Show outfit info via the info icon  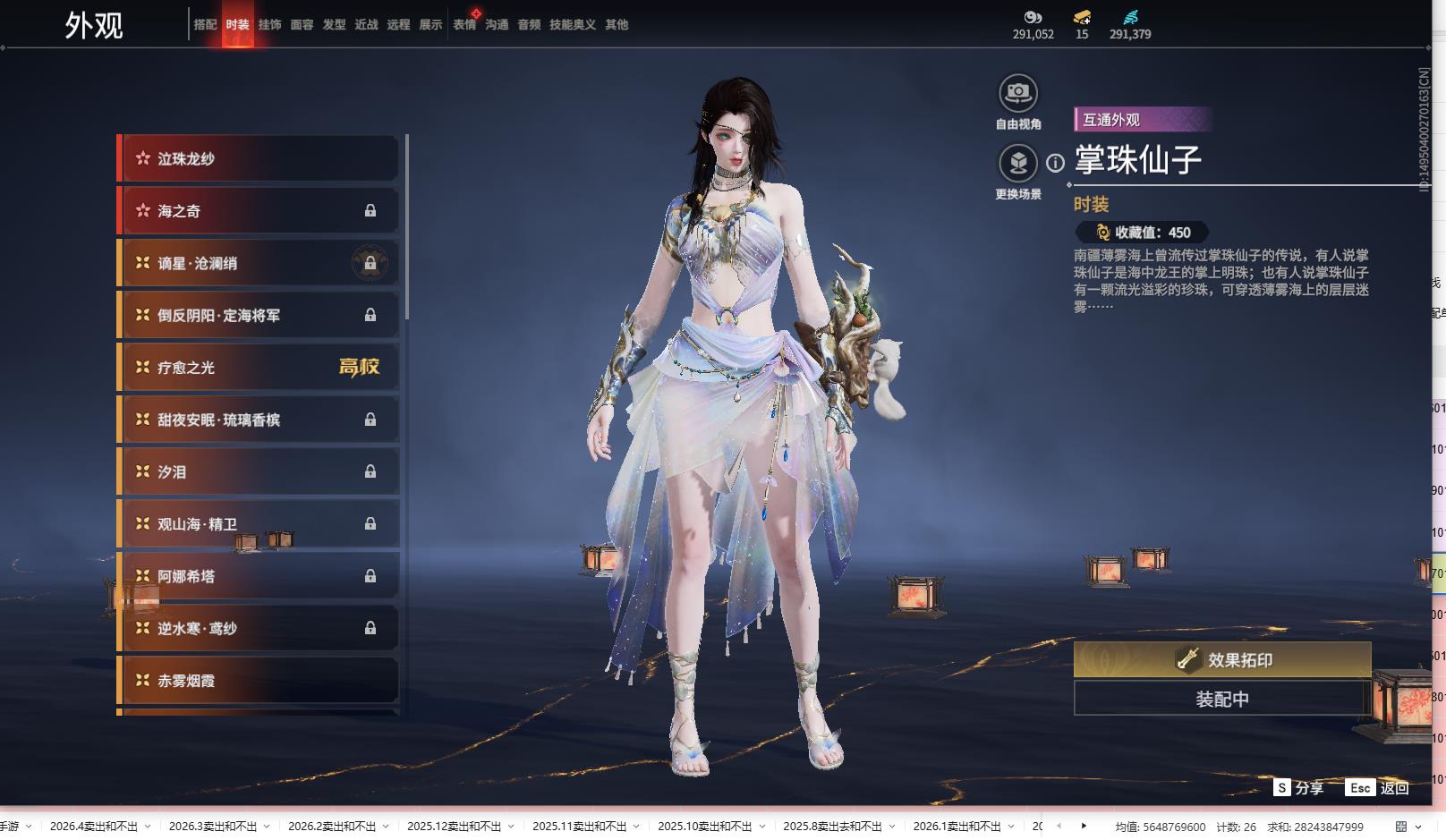point(1056,163)
